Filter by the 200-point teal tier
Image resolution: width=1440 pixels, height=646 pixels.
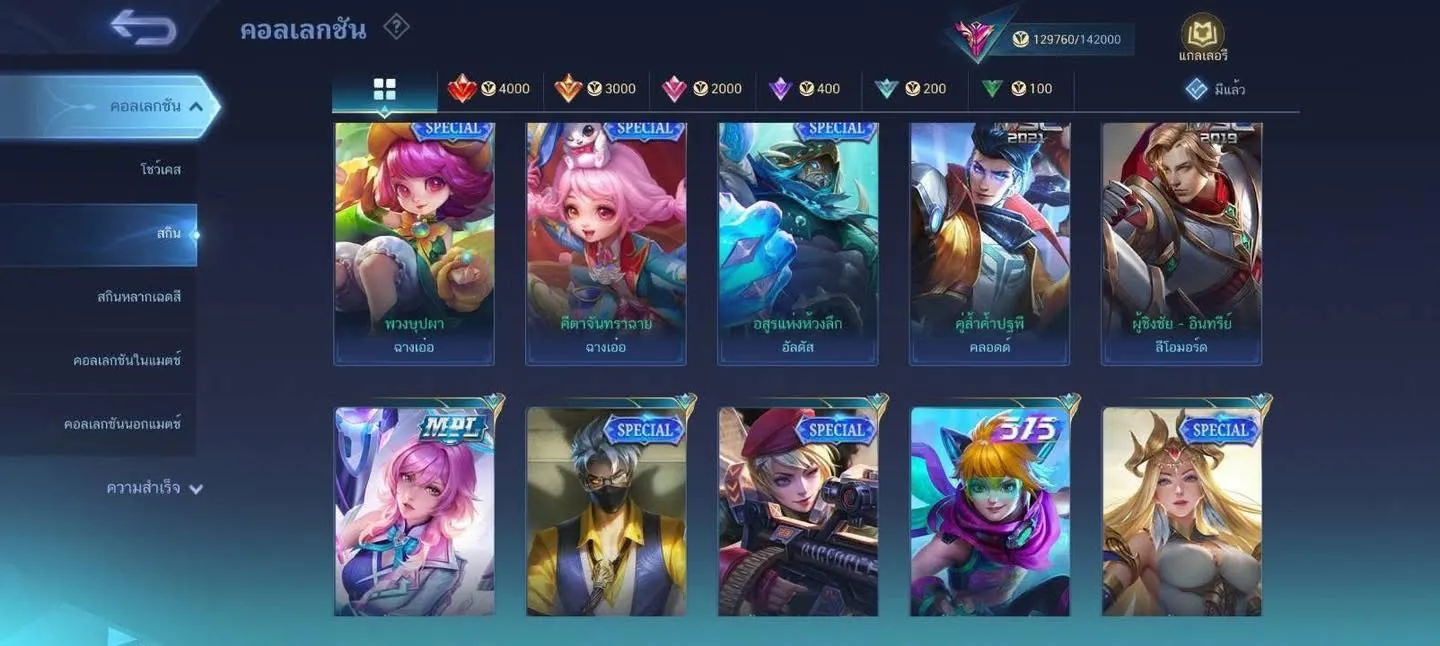(910, 89)
